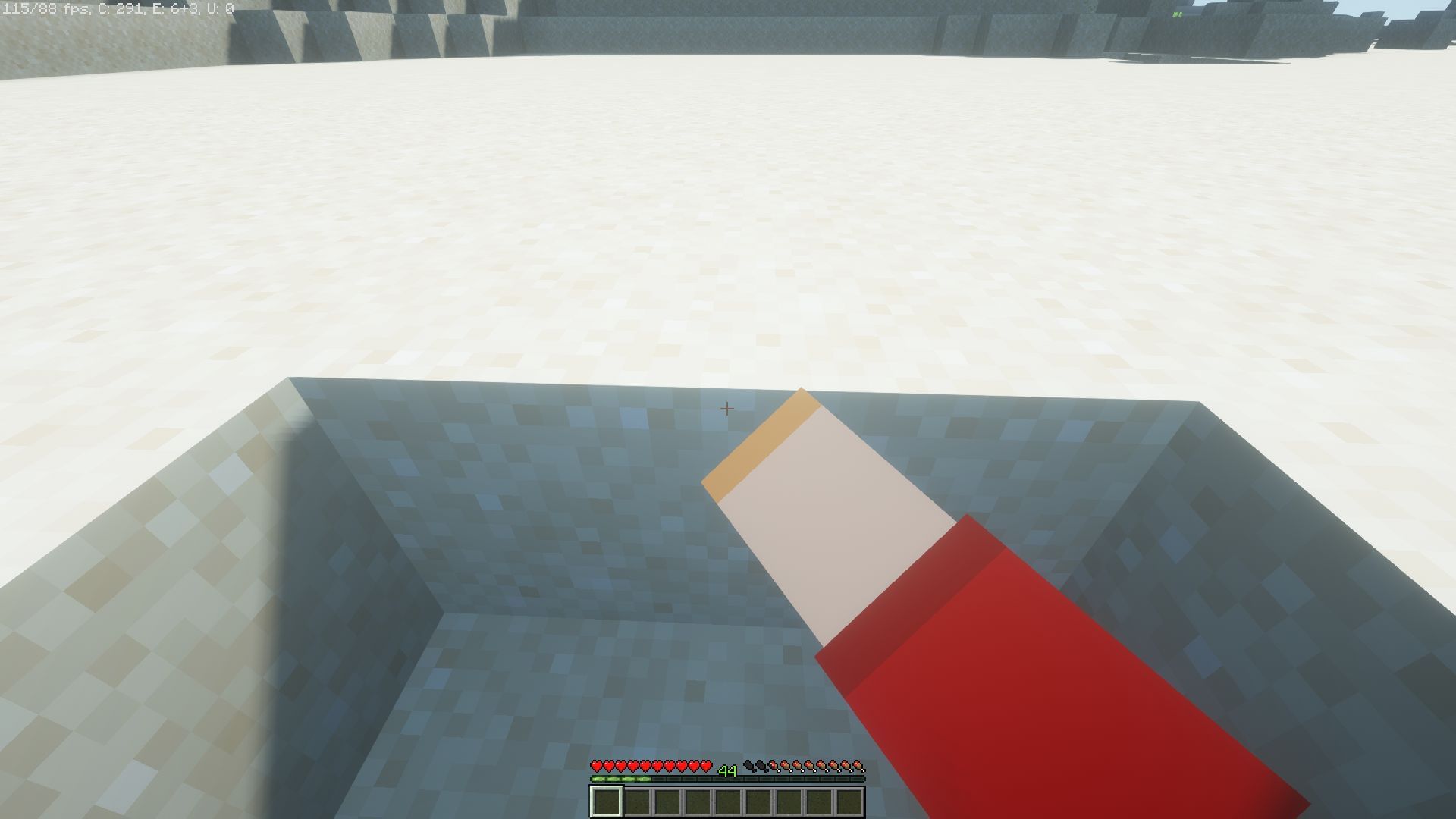Select the third hotbar slot
Image resolution: width=1456 pixels, height=819 pixels.
[668, 802]
